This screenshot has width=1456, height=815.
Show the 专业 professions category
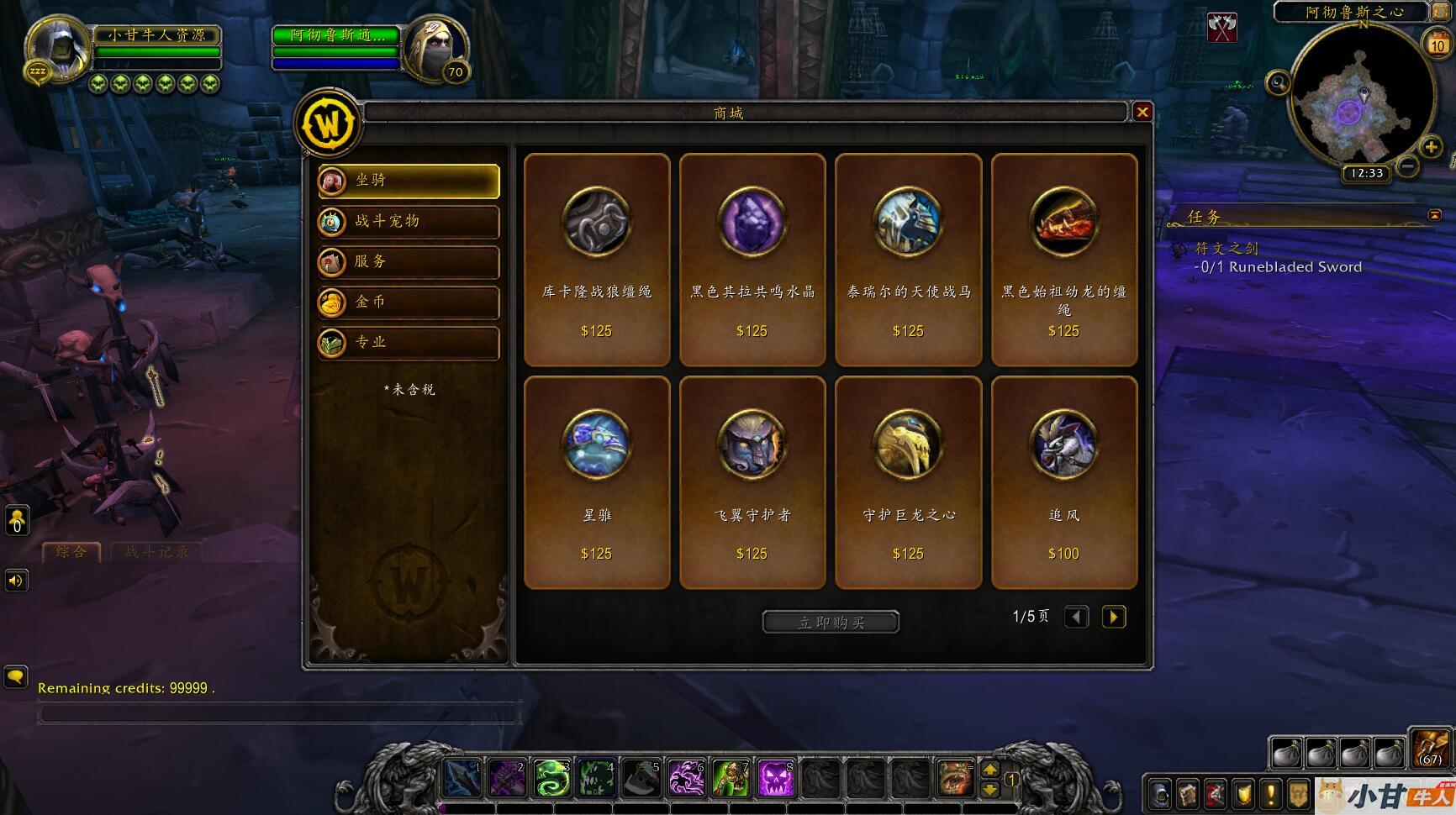409,342
